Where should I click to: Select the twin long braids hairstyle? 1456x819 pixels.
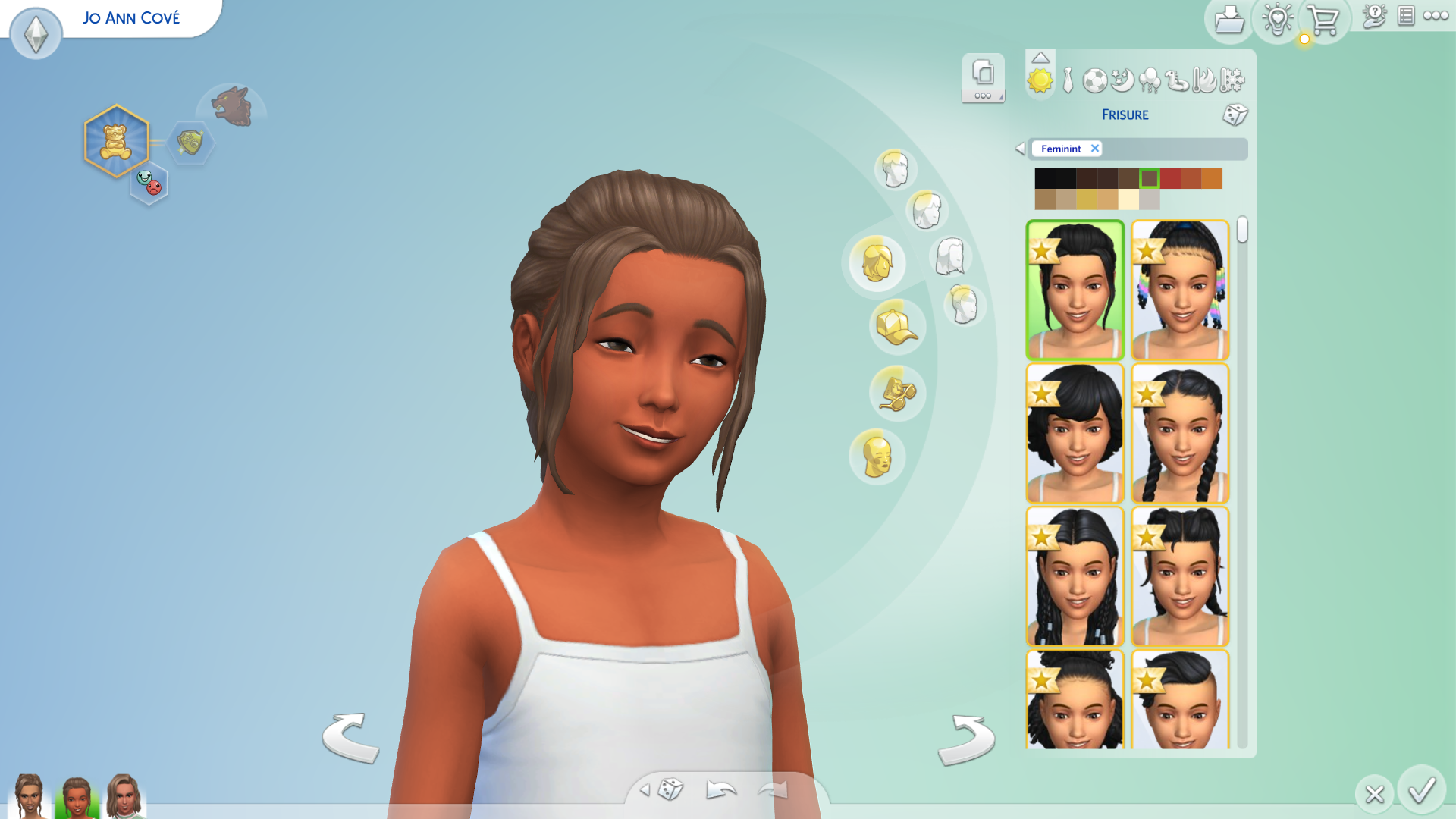tap(1180, 433)
